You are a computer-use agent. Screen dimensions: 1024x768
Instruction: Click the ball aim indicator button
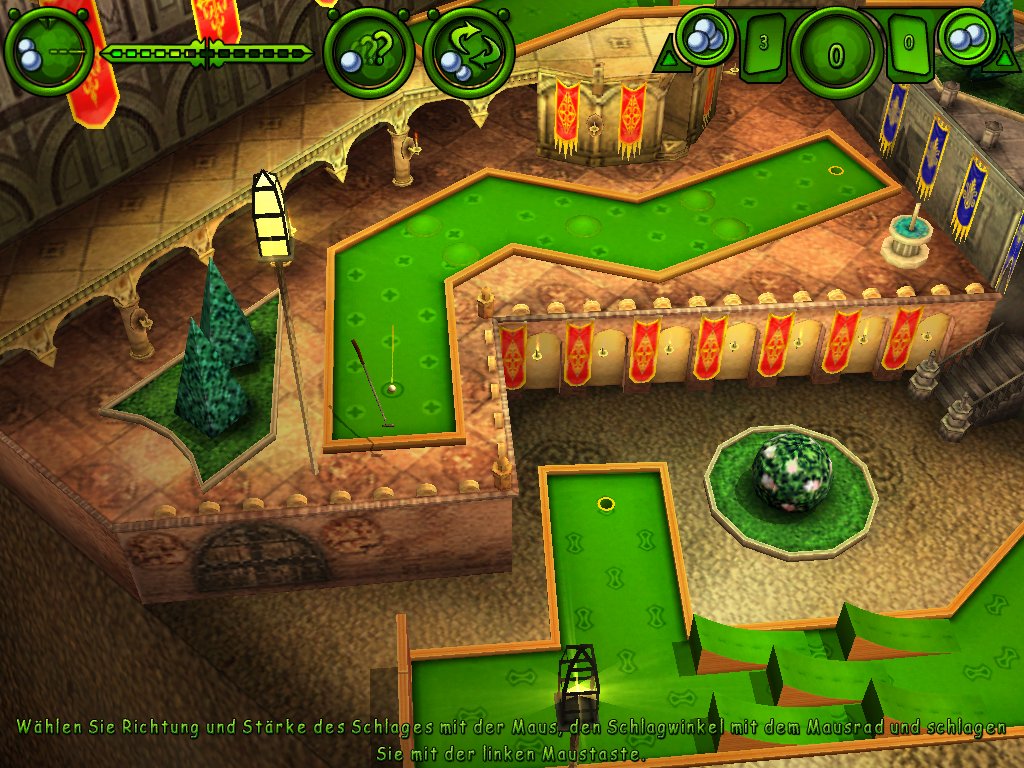48,50
